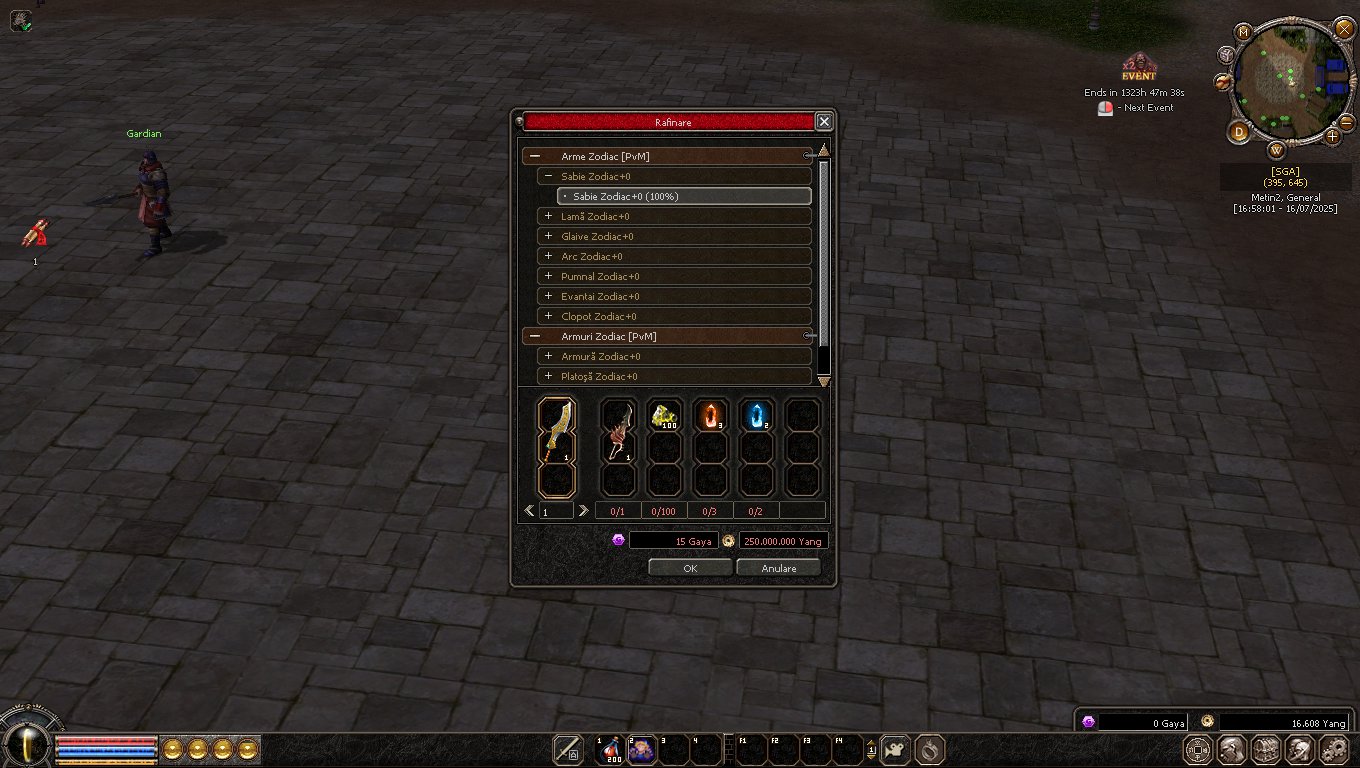Expand the Evantai Zodiac+0 entry
This screenshot has width=1360, height=768.
click(x=548, y=296)
